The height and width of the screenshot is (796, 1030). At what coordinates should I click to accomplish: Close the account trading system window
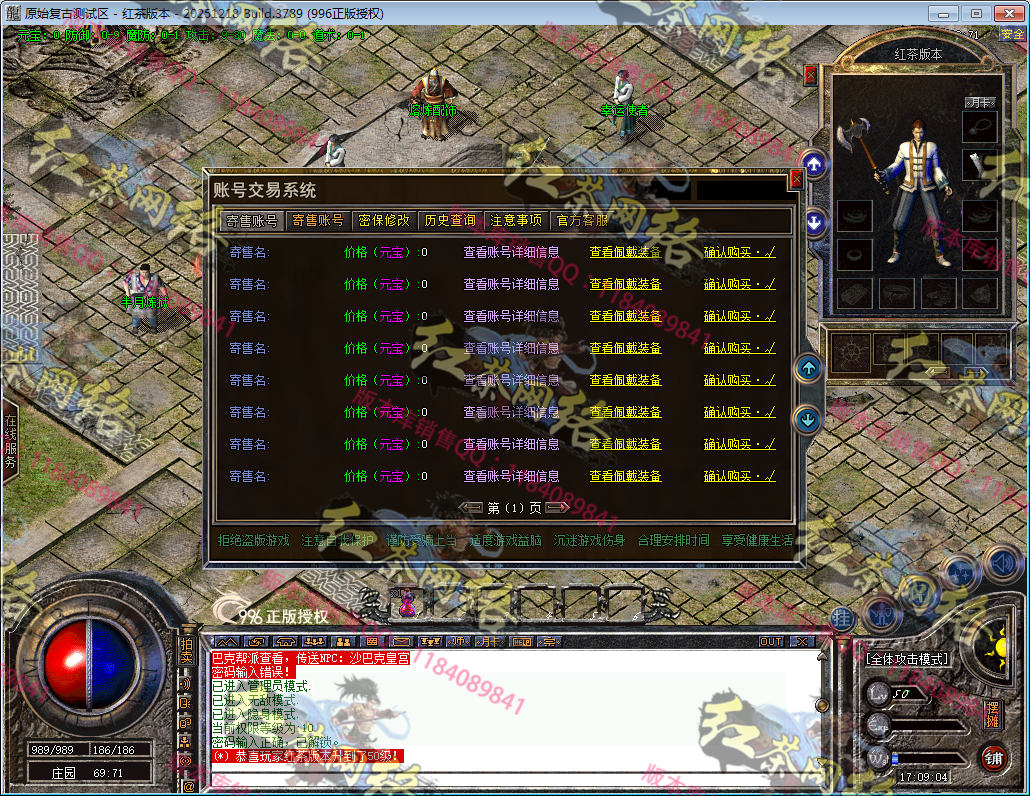coord(796,179)
